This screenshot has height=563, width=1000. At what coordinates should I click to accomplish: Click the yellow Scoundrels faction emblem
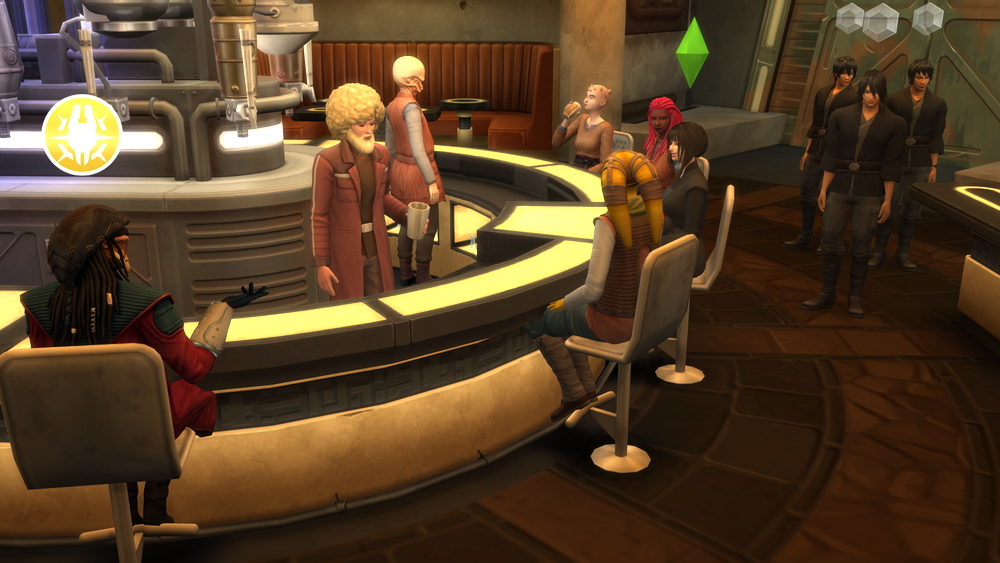click(x=82, y=135)
